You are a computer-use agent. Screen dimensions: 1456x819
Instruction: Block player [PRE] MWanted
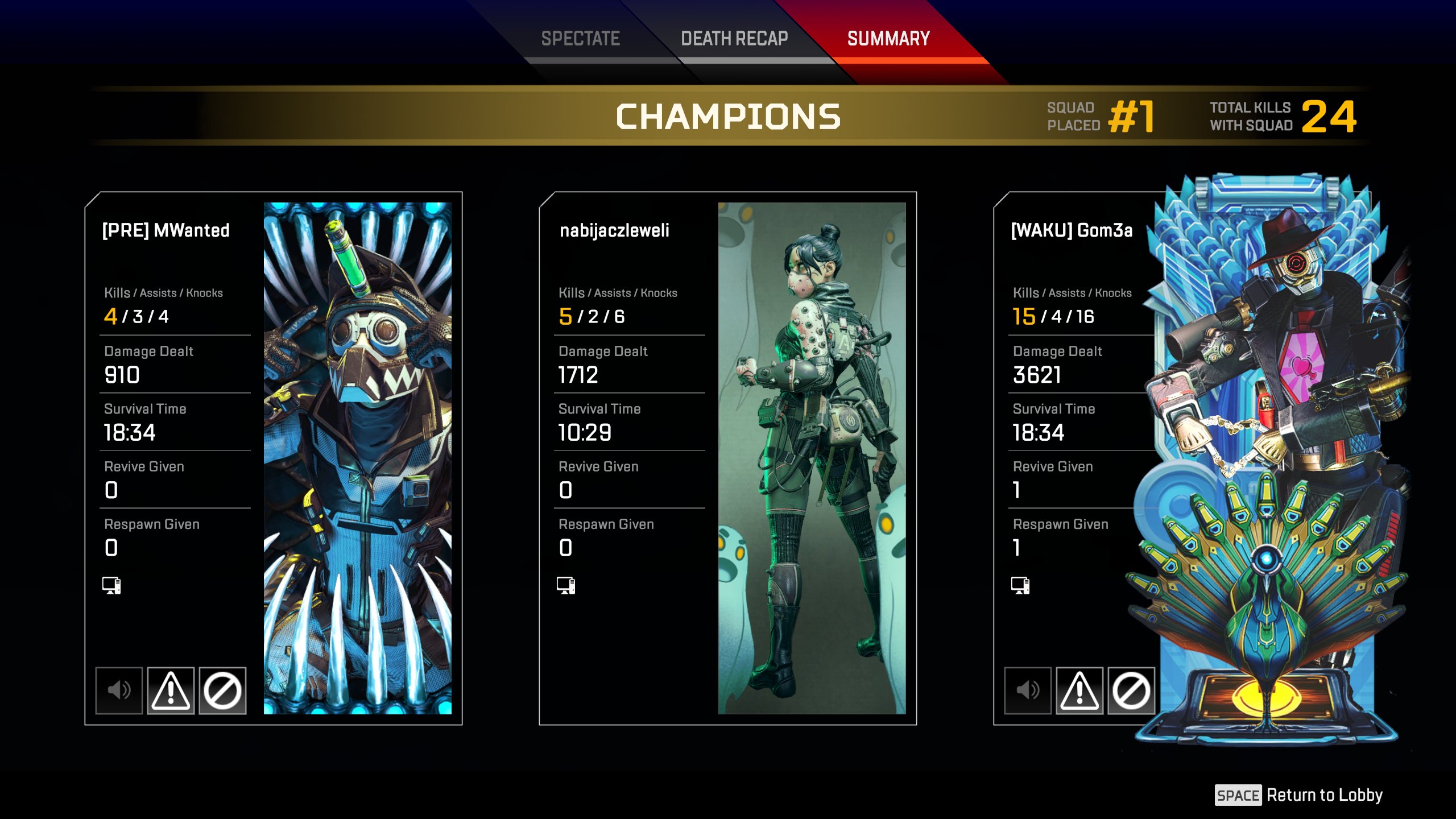pyautogui.click(x=222, y=690)
